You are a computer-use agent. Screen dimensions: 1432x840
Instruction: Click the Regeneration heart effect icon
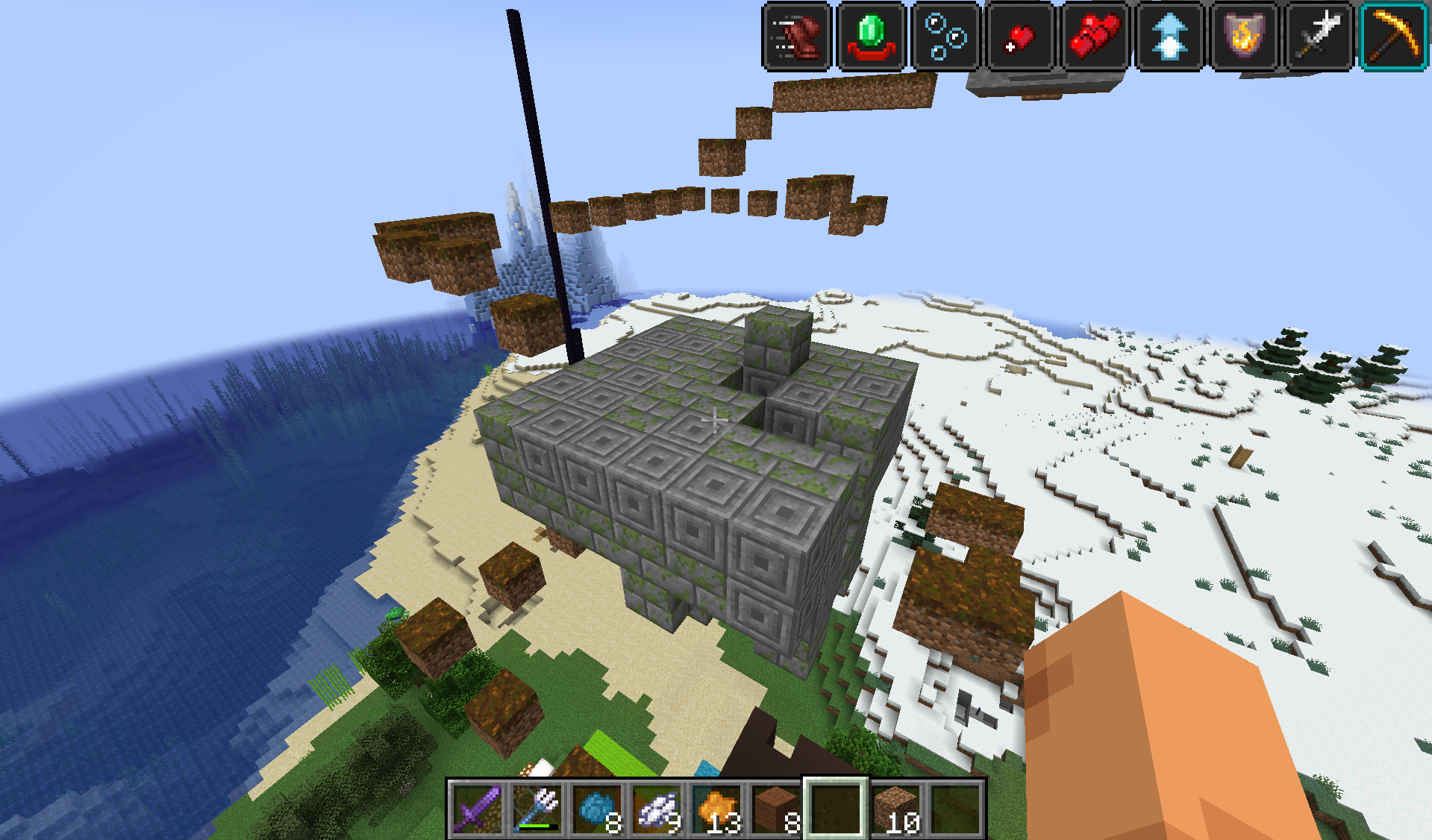(1020, 36)
